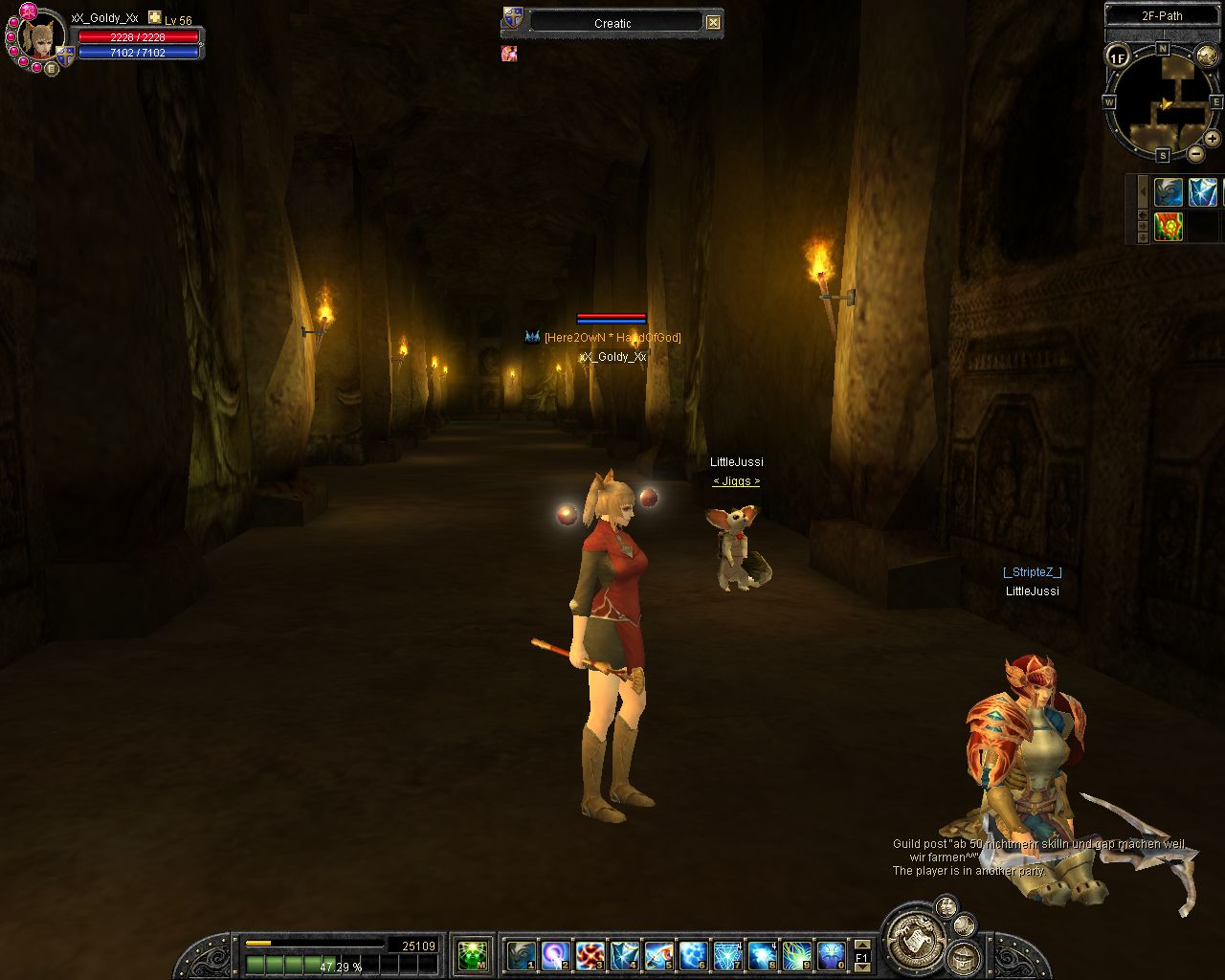The width and height of the screenshot is (1225, 980).
Task: Select the player portrait of xX_Goldy_Xx
Action: tap(39, 37)
